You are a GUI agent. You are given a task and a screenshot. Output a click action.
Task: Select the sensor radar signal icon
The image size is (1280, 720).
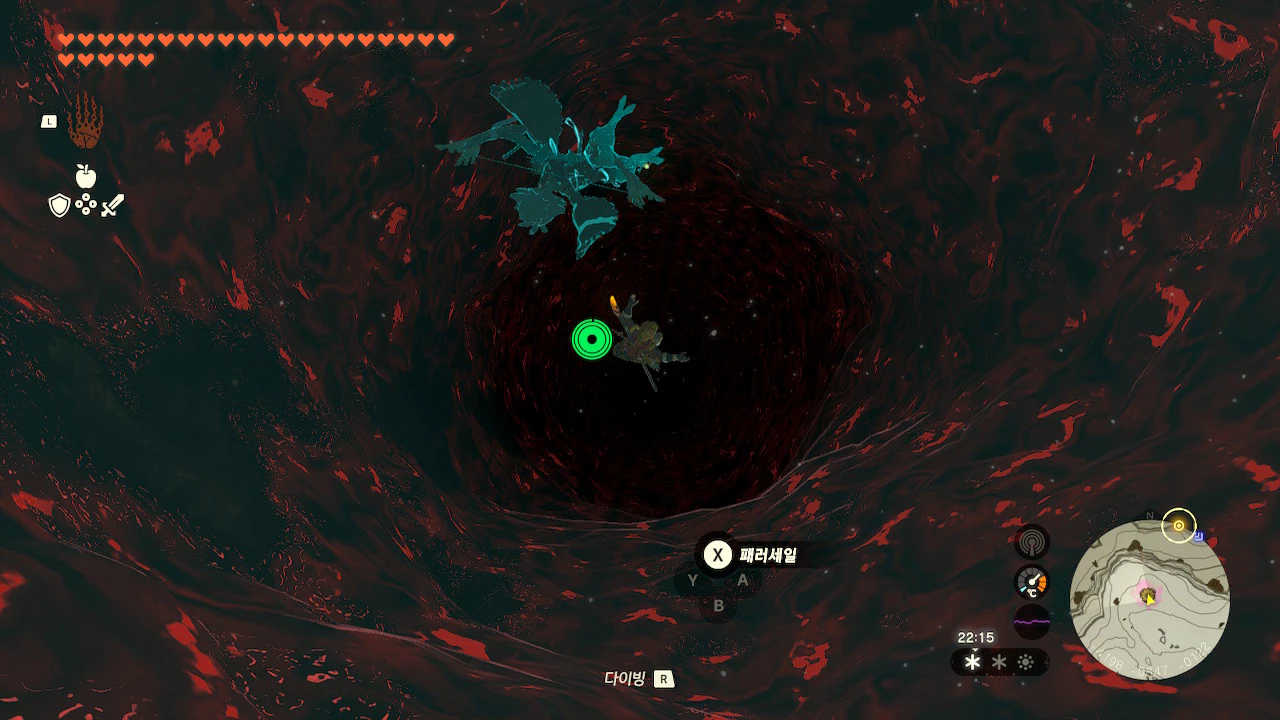coord(1031,541)
